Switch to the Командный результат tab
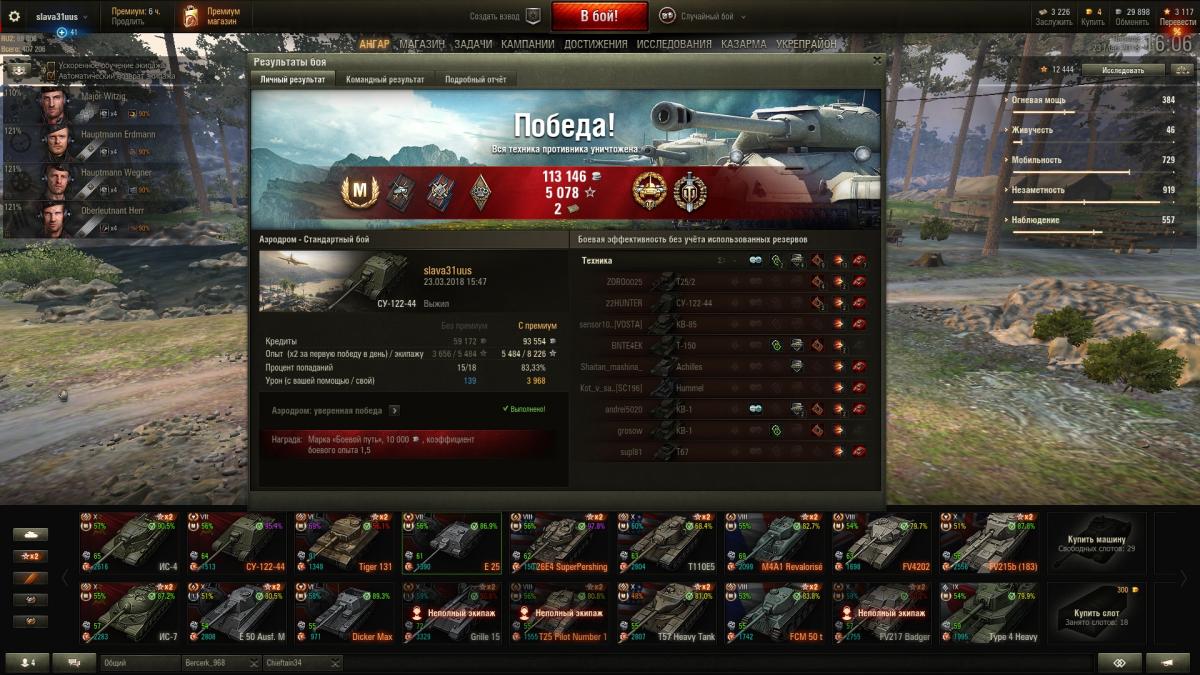Image resolution: width=1200 pixels, height=675 pixels. 385,80
